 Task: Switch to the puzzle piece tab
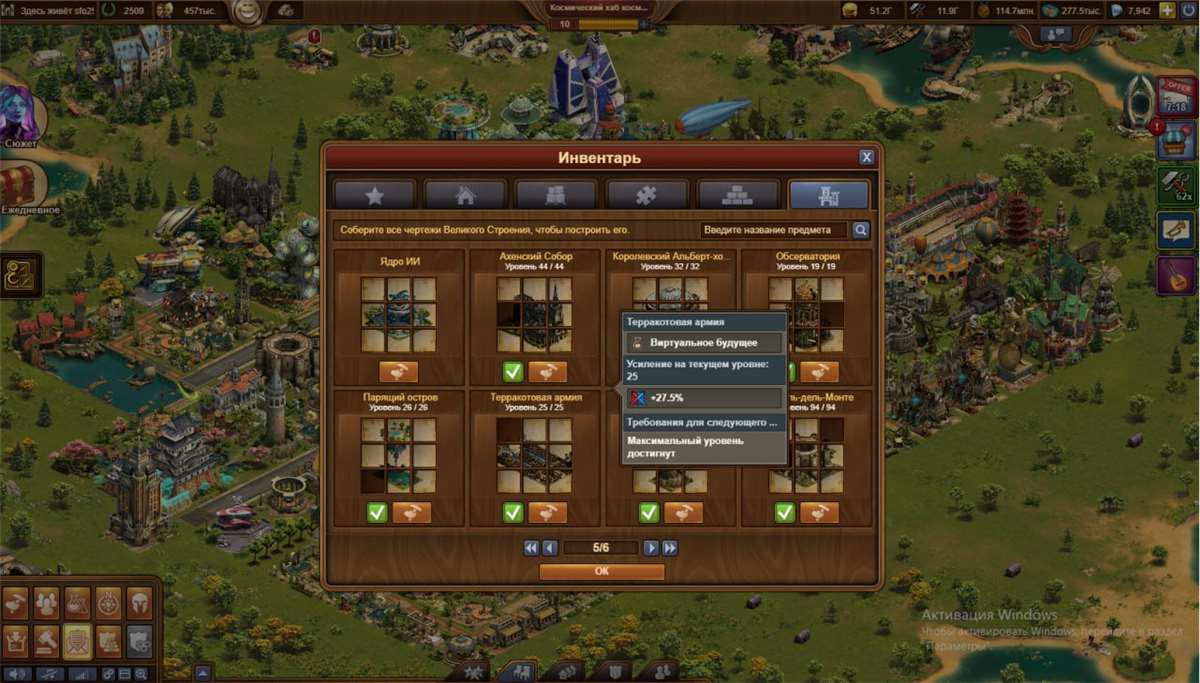[x=647, y=195]
